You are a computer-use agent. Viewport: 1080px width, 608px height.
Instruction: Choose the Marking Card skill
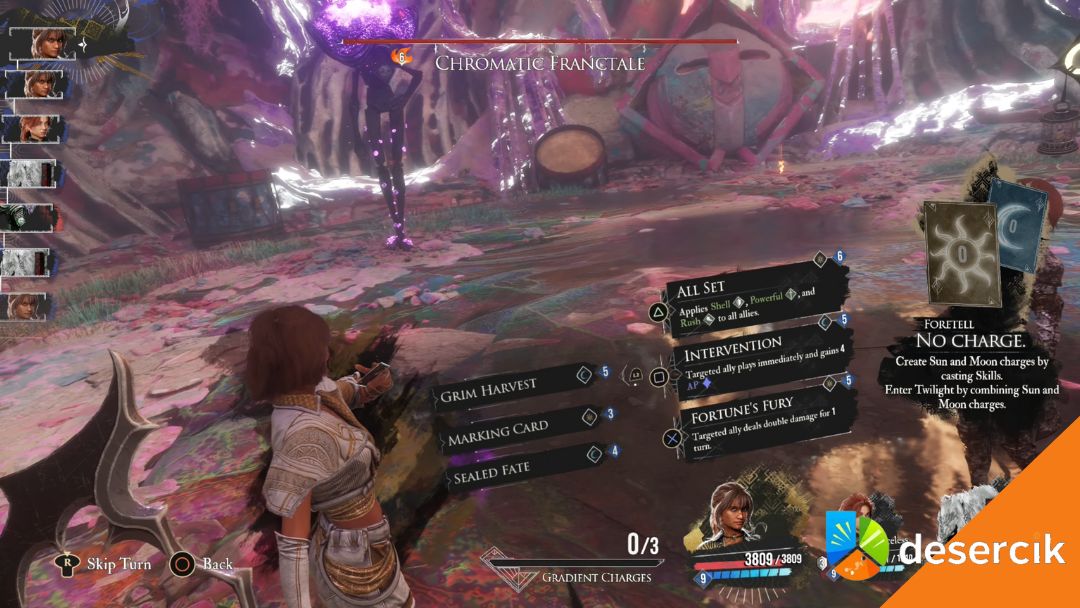click(515, 428)
